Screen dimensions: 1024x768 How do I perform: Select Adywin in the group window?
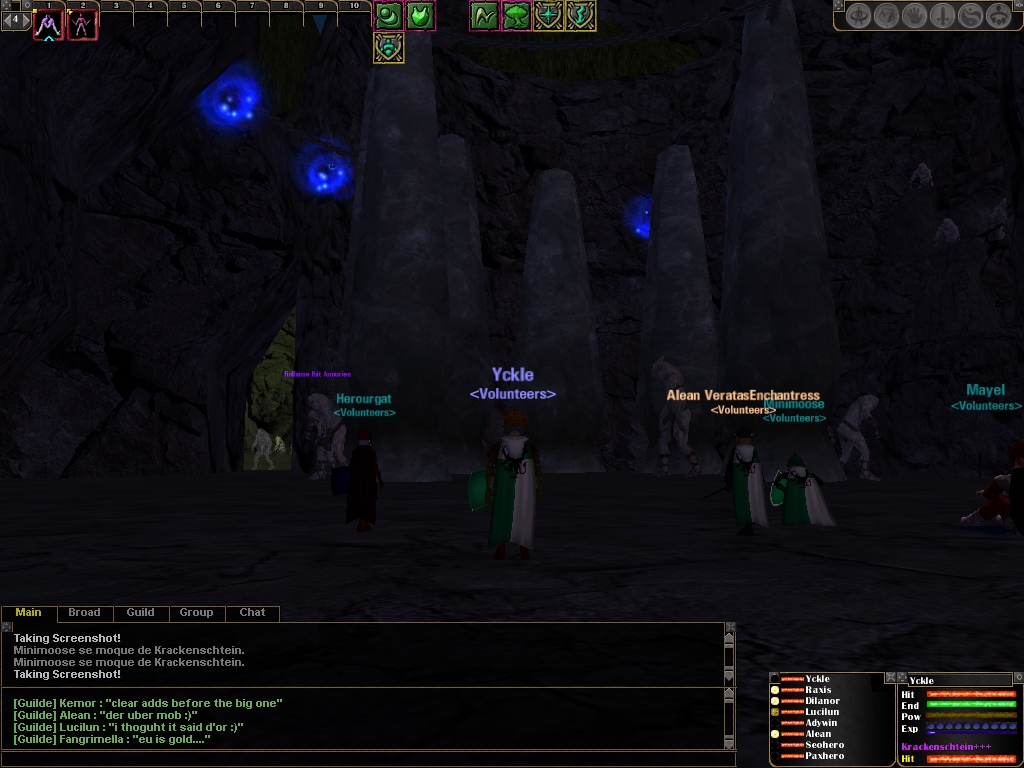coord(821,723)
